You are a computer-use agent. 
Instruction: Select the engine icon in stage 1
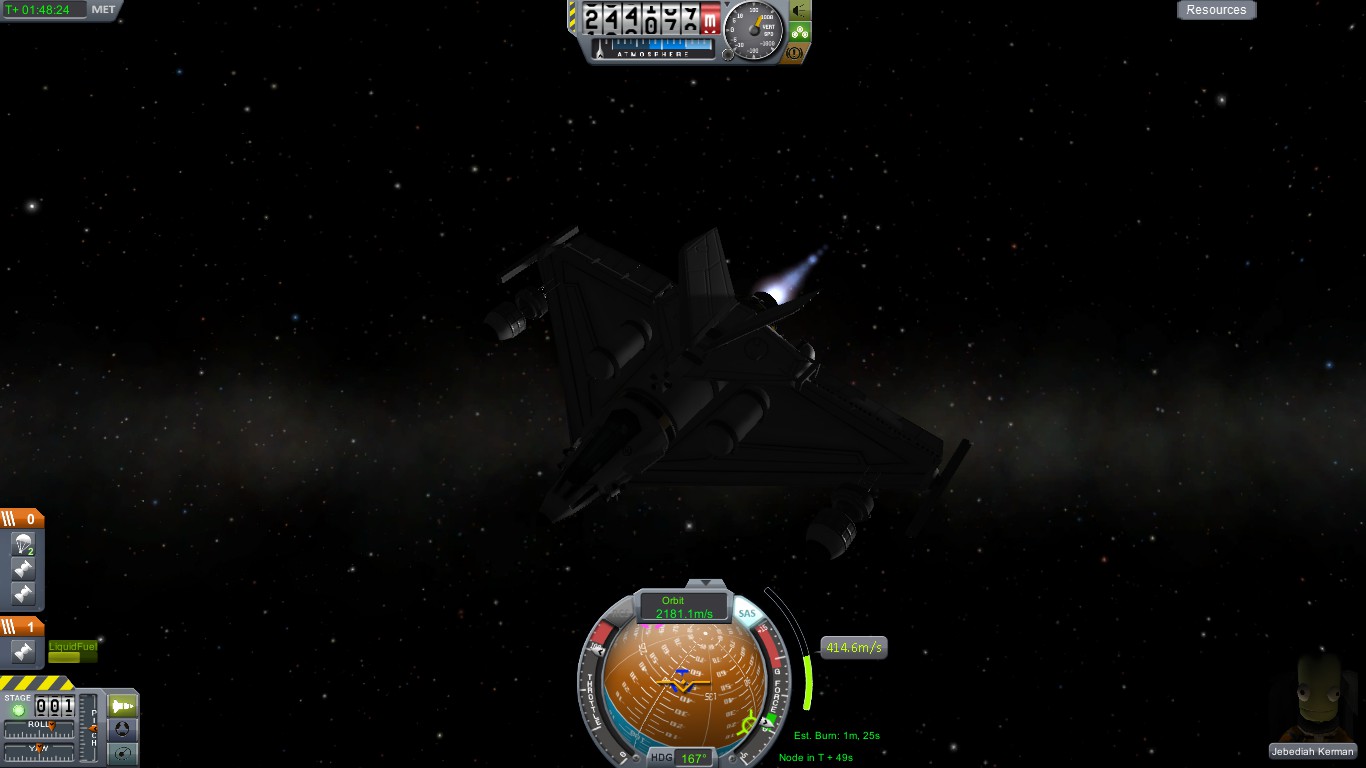point(23,652)
